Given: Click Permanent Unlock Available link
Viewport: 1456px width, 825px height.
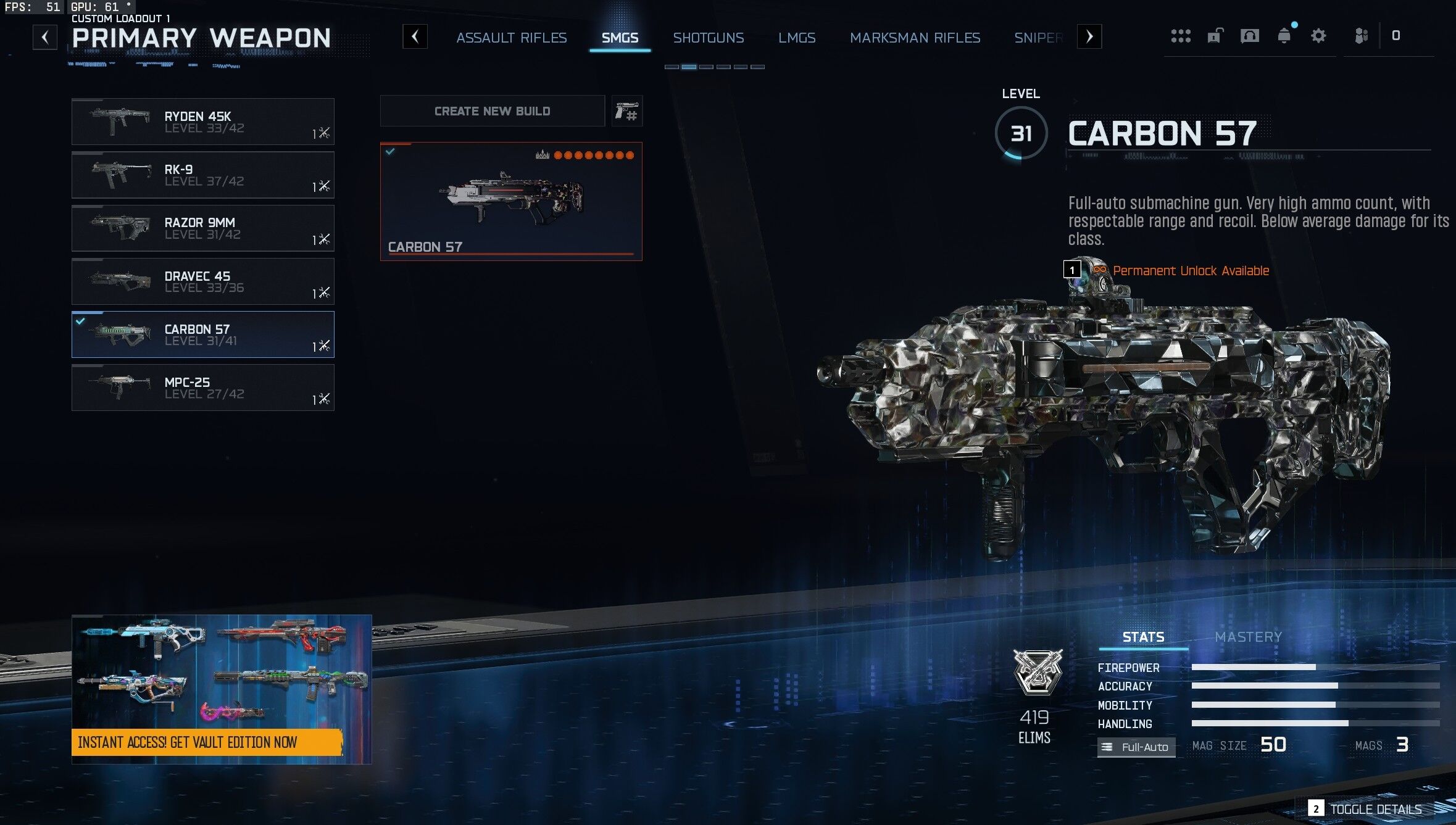Looking at the screenshot, I should point(1190,270).
